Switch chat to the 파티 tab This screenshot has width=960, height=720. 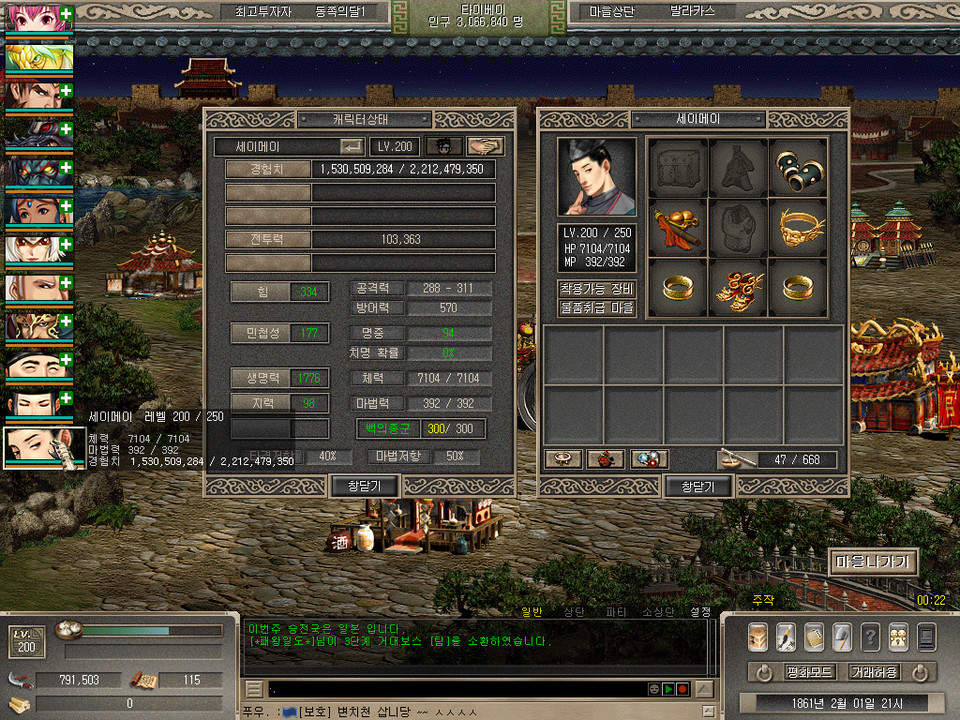click(616, 611)
